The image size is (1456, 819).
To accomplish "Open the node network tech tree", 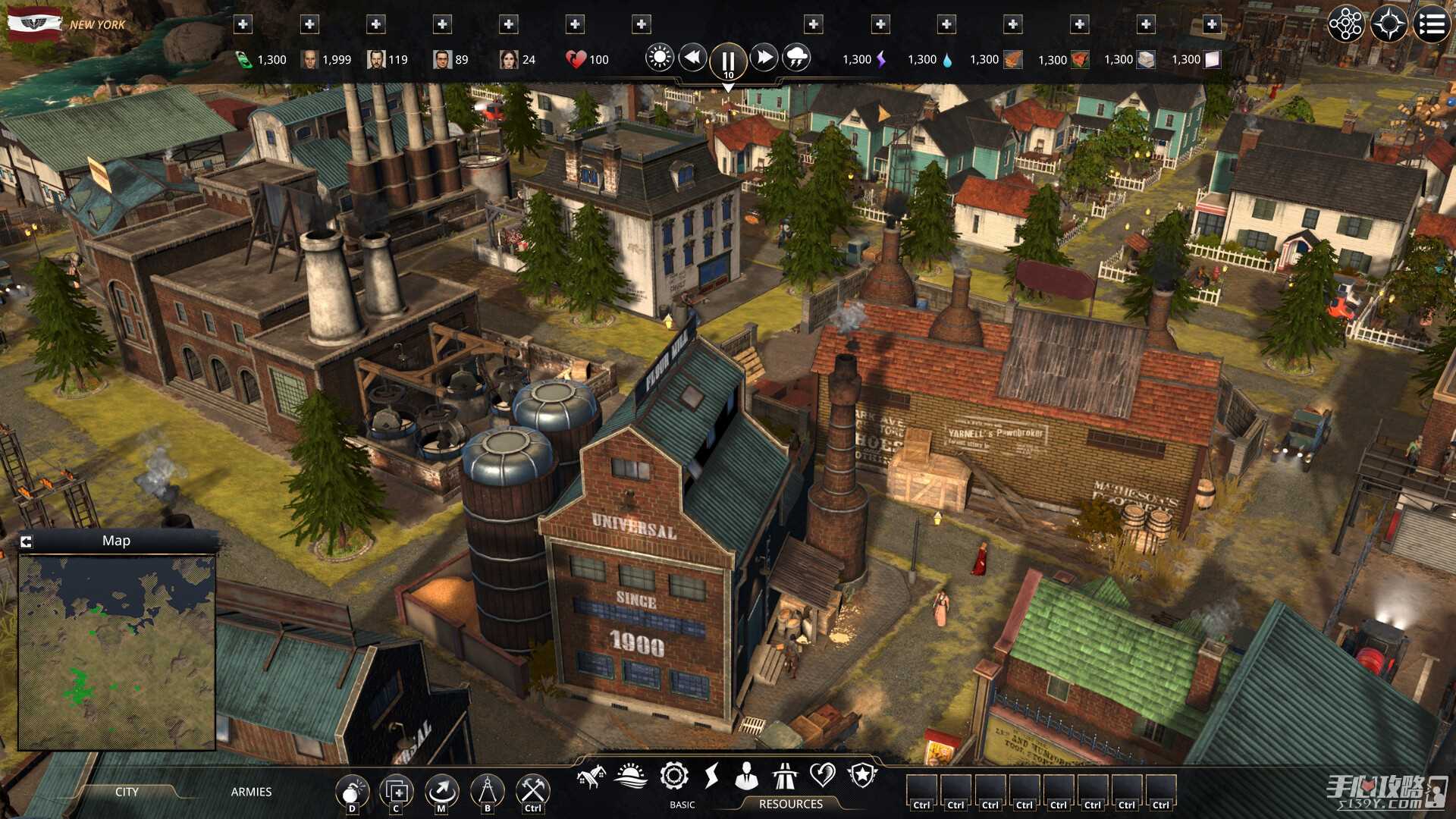I will [1345, 24].
